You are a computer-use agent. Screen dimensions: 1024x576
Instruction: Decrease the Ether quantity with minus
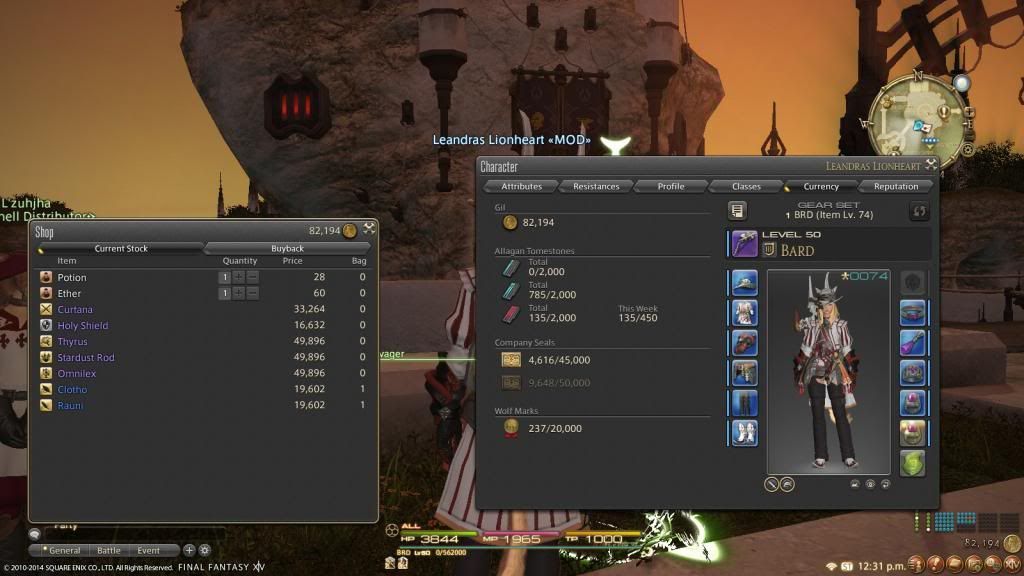(252, 293)
